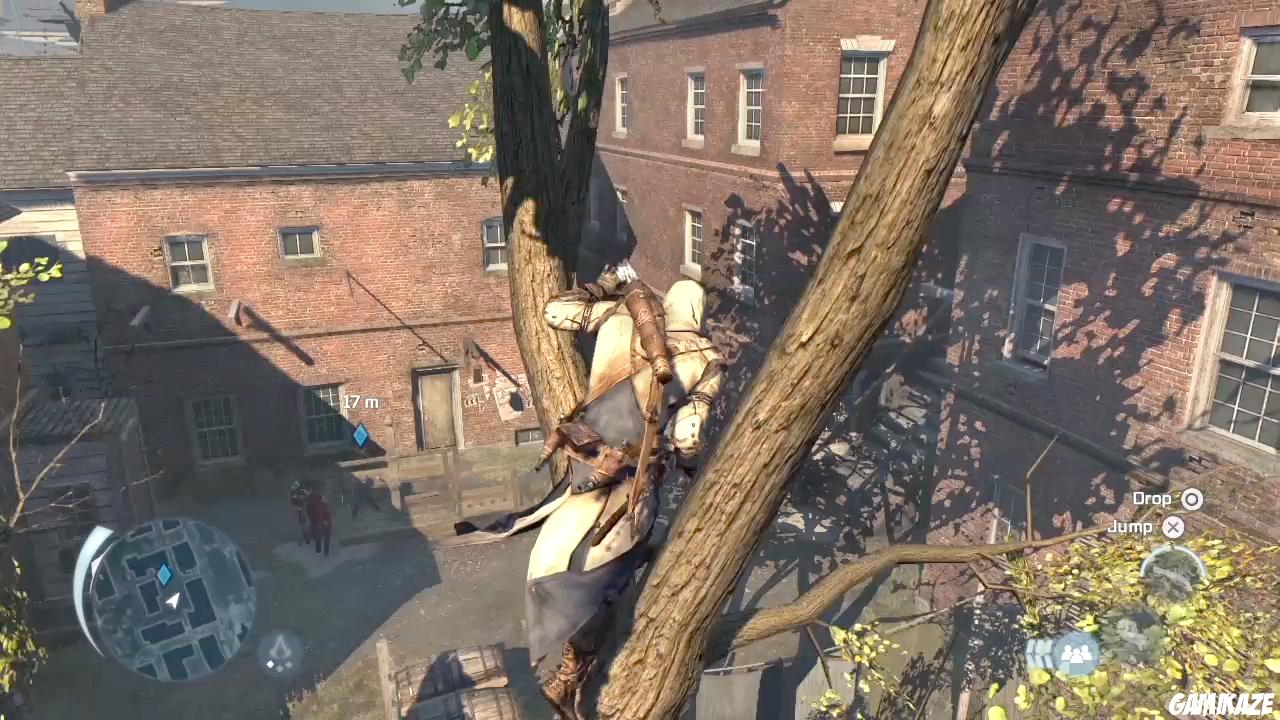This screenshot has height=720, width=1280.
Task: Click the X button prompt next to Jump
Action: [x=1173, y=527]
